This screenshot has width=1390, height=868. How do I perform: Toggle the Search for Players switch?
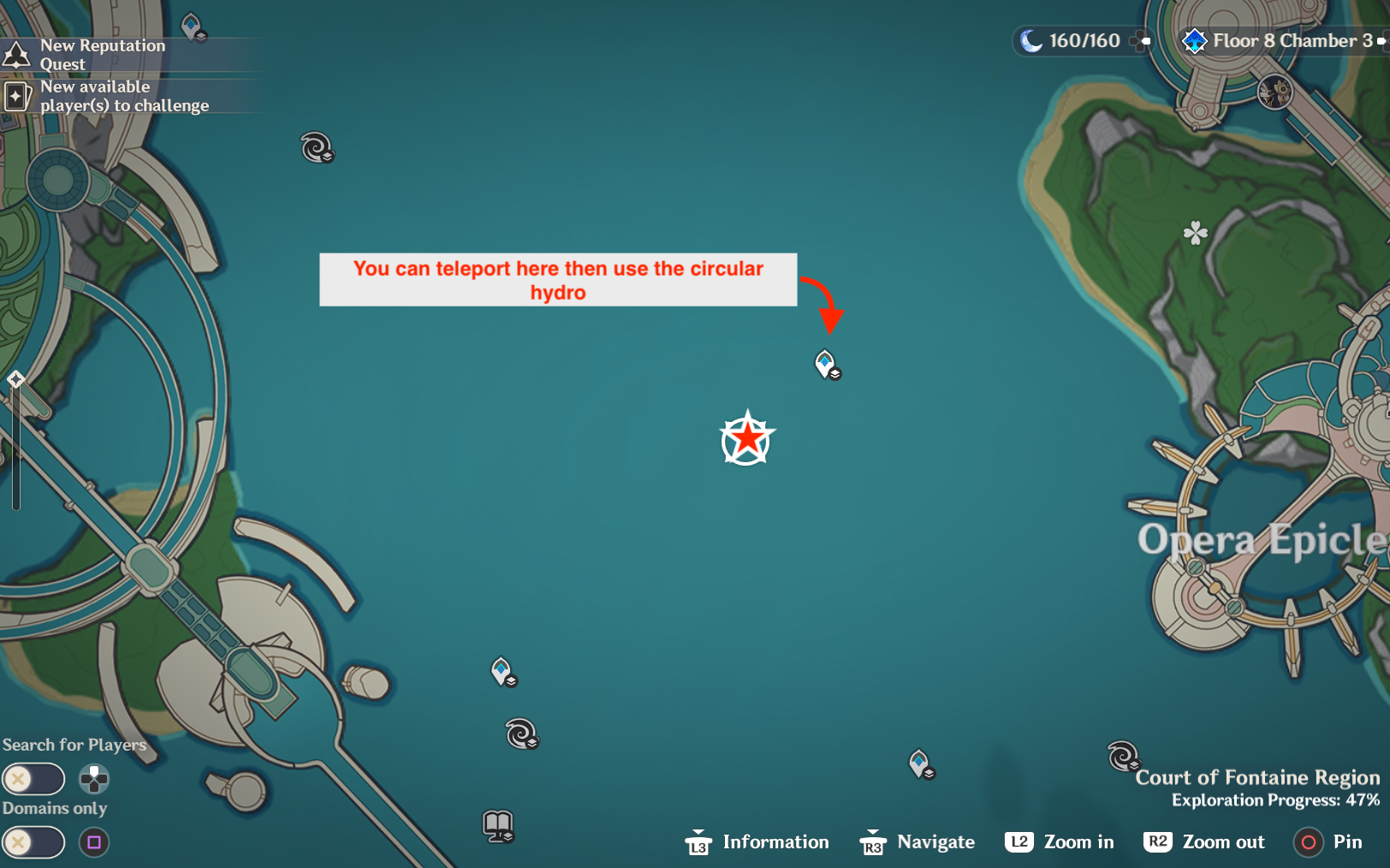33,778
